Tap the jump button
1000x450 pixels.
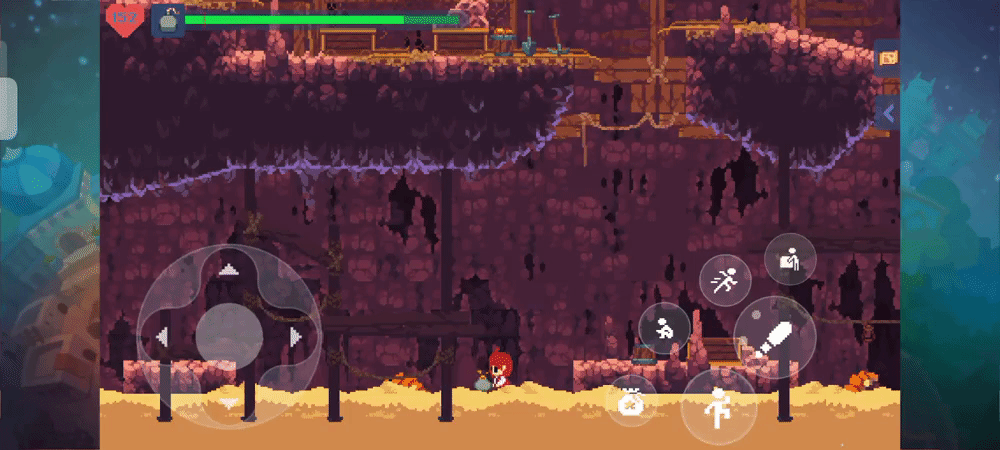(x=718, y=407)
